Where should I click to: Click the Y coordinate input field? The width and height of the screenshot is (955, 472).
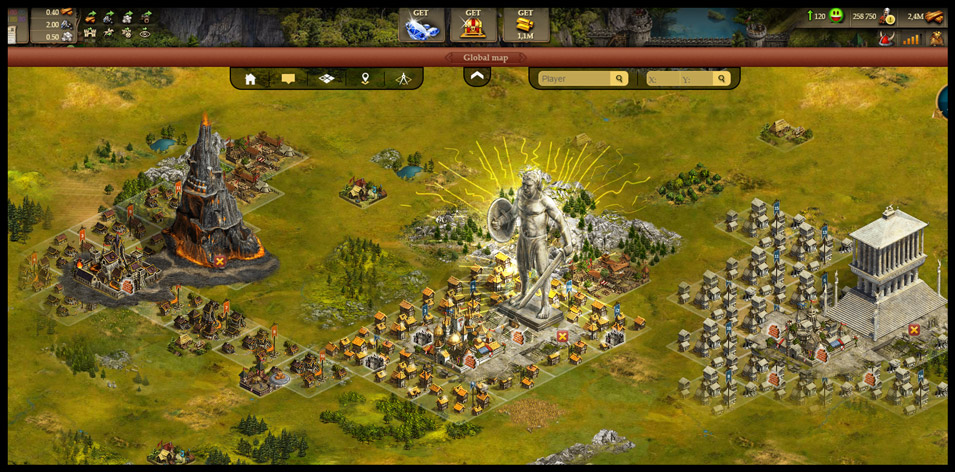(695, 78)
